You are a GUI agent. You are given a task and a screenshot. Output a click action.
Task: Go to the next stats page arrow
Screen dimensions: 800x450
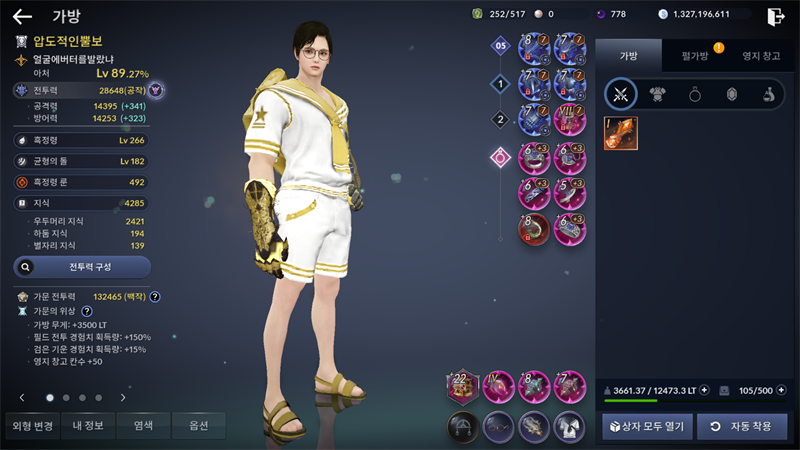click(x=123, y=397)
